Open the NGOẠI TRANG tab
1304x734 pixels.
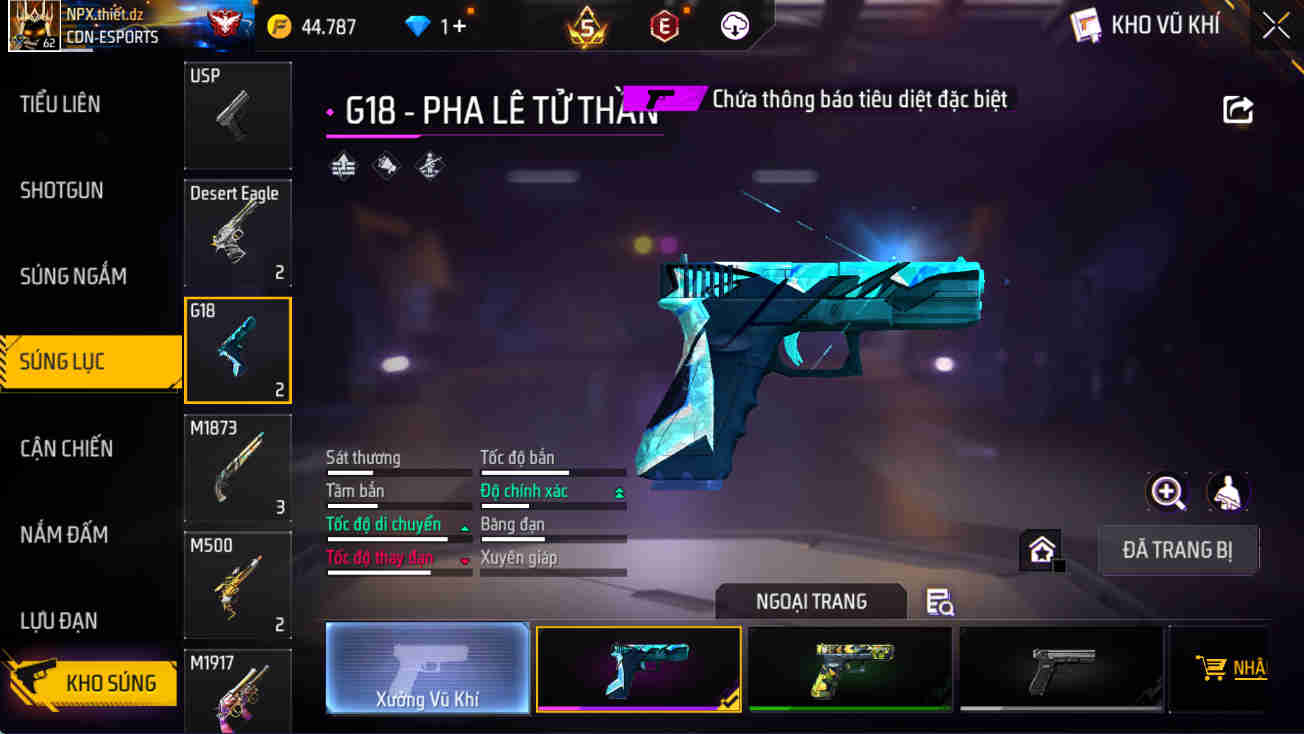(810, 601)
